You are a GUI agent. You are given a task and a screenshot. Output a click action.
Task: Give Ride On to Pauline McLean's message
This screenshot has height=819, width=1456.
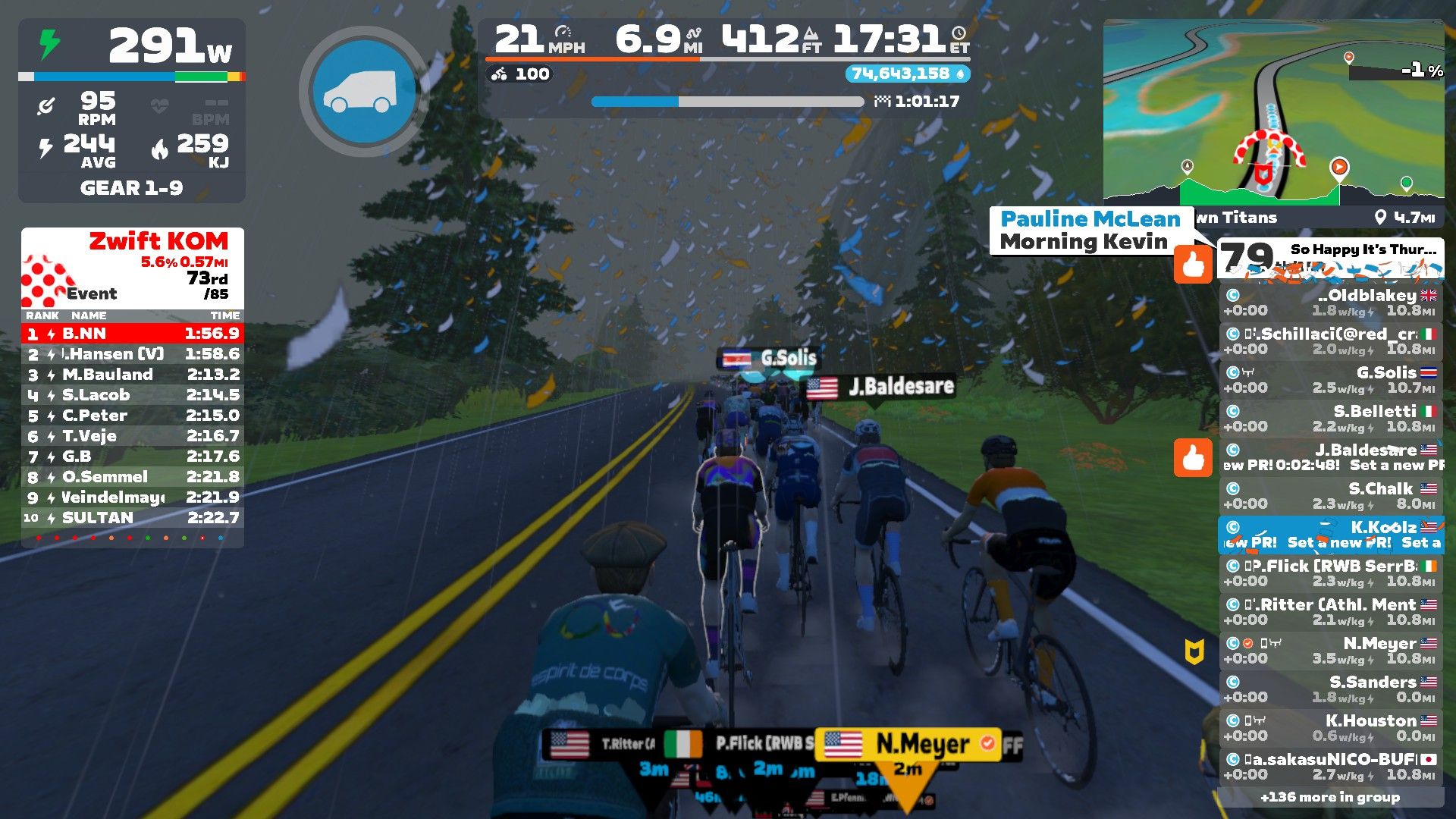point(1193,265)
